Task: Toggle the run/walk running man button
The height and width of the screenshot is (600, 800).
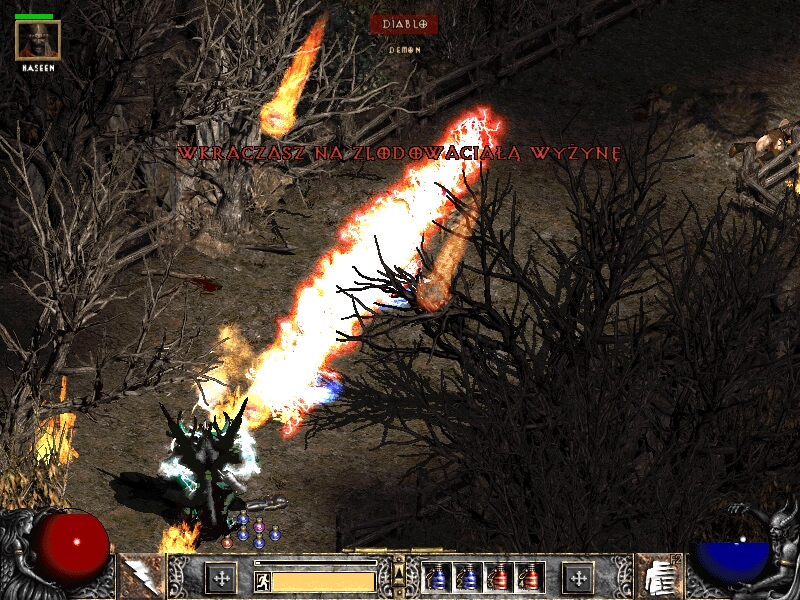Action: [261, 580]
